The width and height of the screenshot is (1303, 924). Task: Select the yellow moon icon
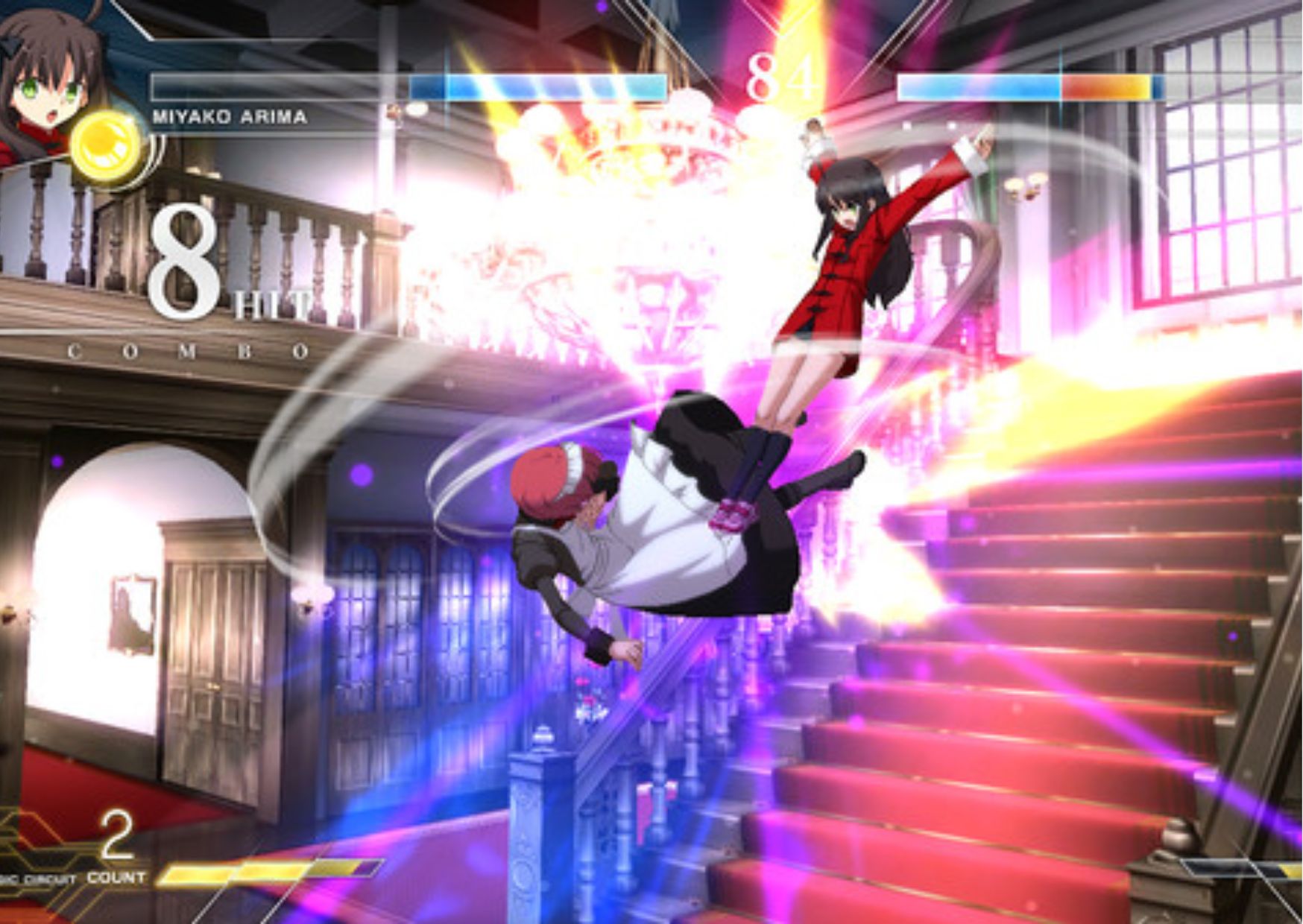(108, 147)
